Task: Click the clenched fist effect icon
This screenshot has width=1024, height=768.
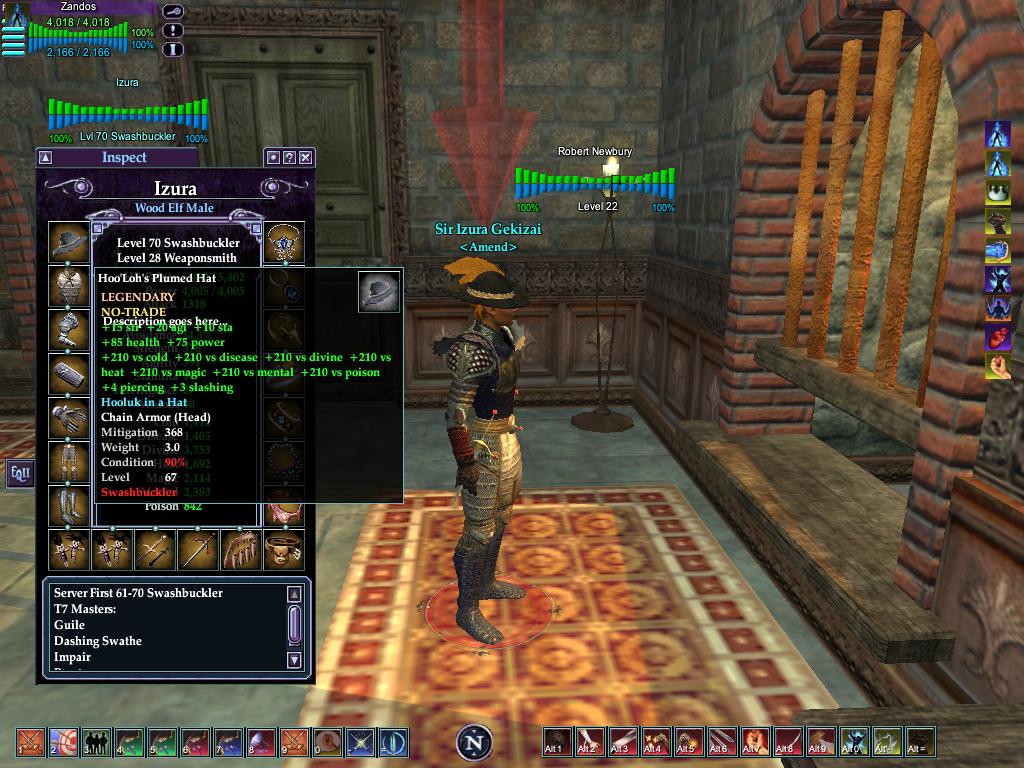Action: click(997, 366)
